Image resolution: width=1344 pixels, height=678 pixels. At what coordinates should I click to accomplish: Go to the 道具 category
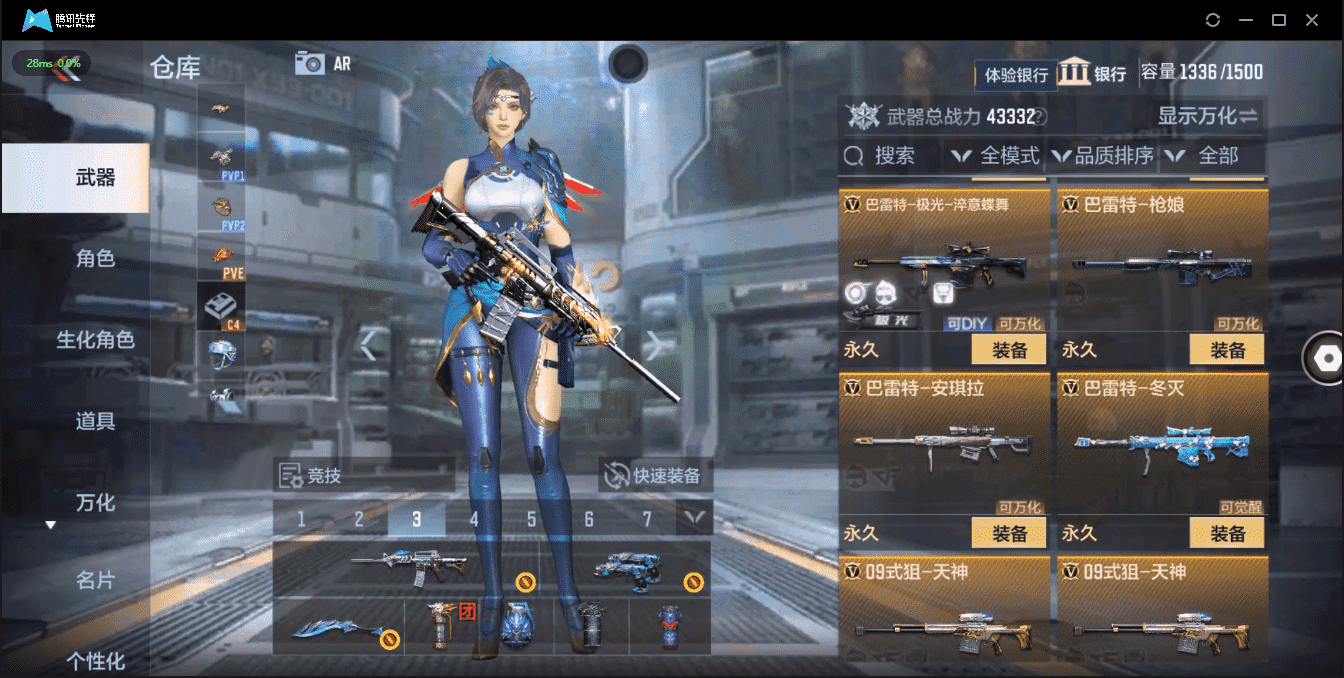coord(95,421)
